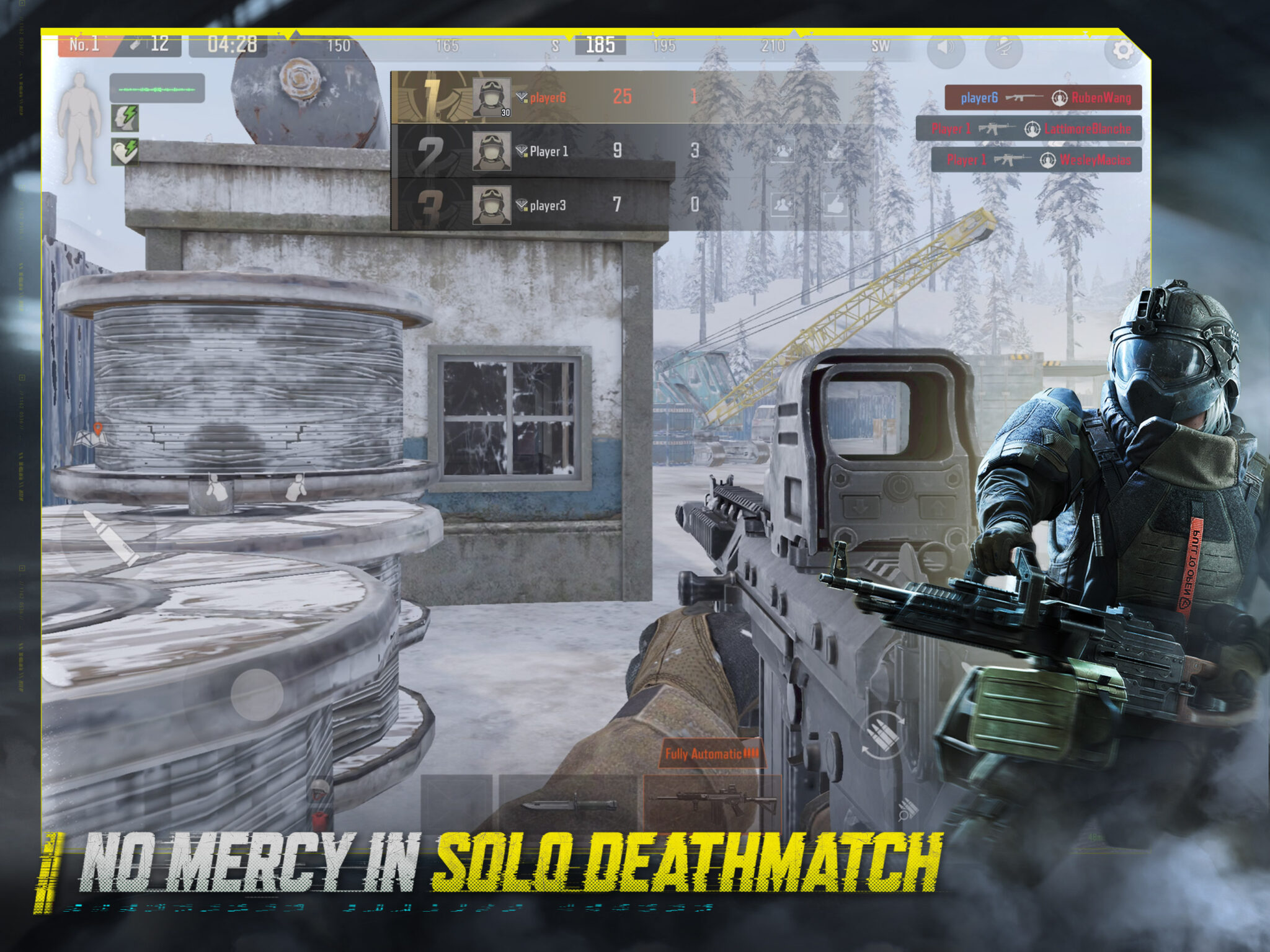
Task: Add Player 1 as a friend
Action: coord(783,151)
